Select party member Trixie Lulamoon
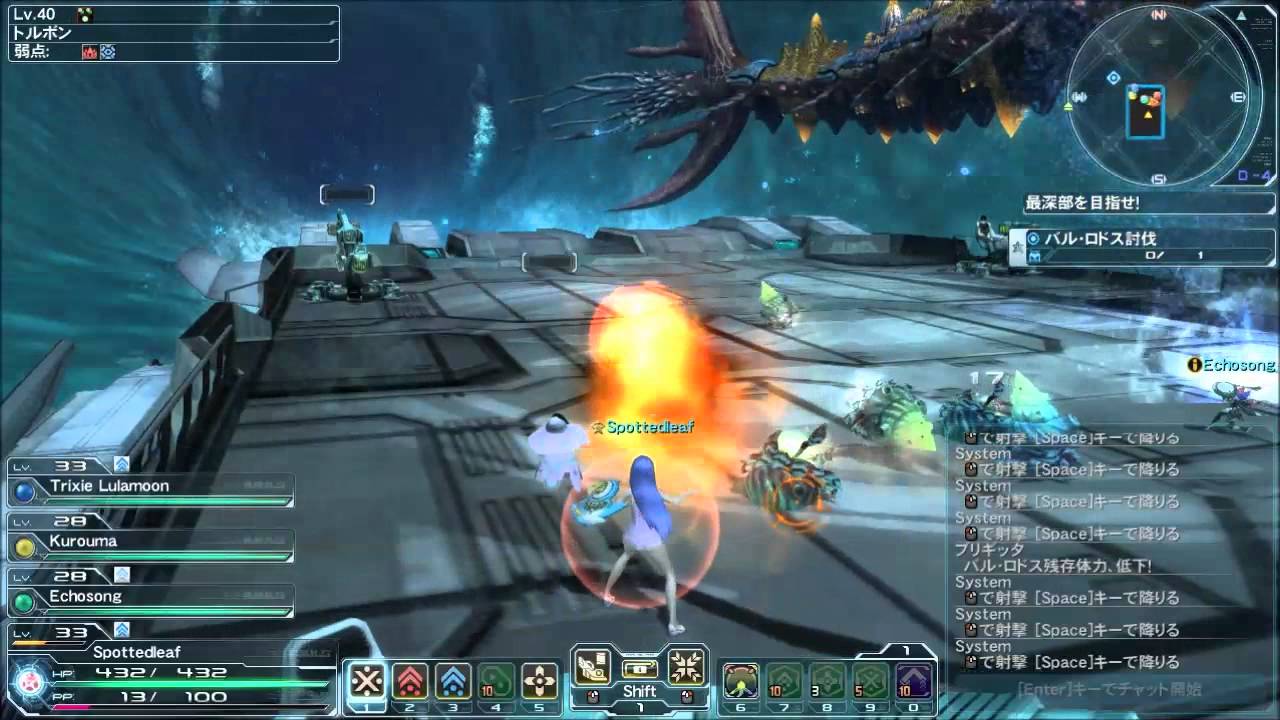 150,488
